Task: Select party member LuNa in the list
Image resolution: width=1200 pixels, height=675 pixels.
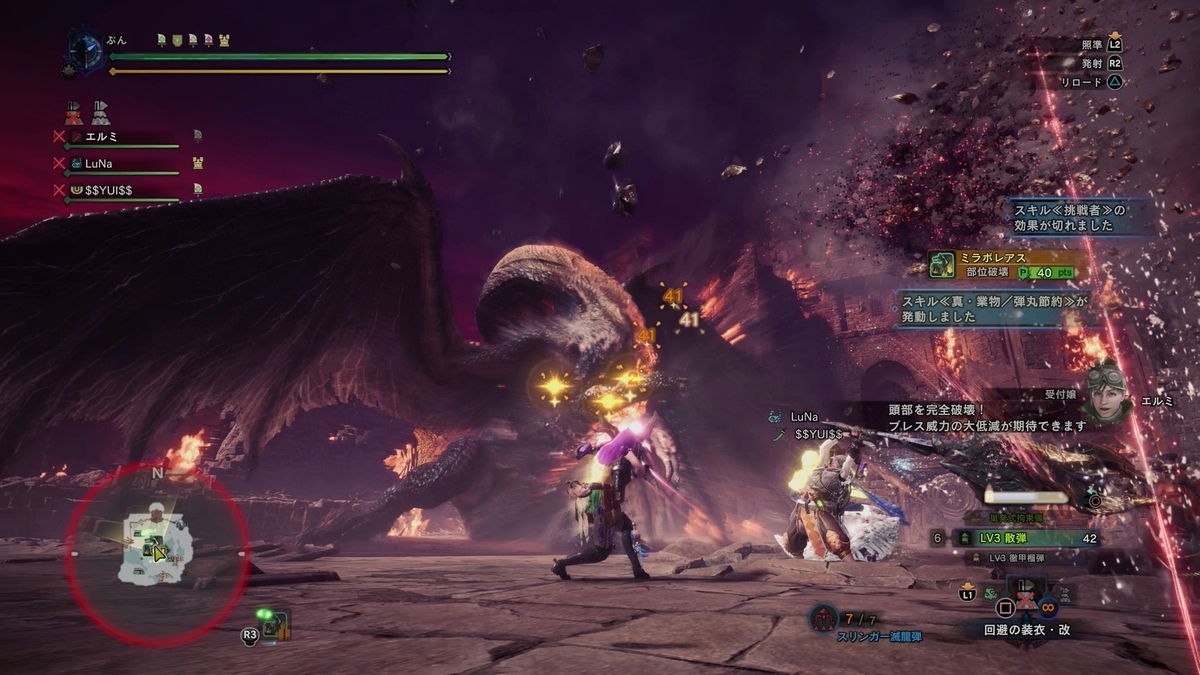Action: click(x=98, y=162)
